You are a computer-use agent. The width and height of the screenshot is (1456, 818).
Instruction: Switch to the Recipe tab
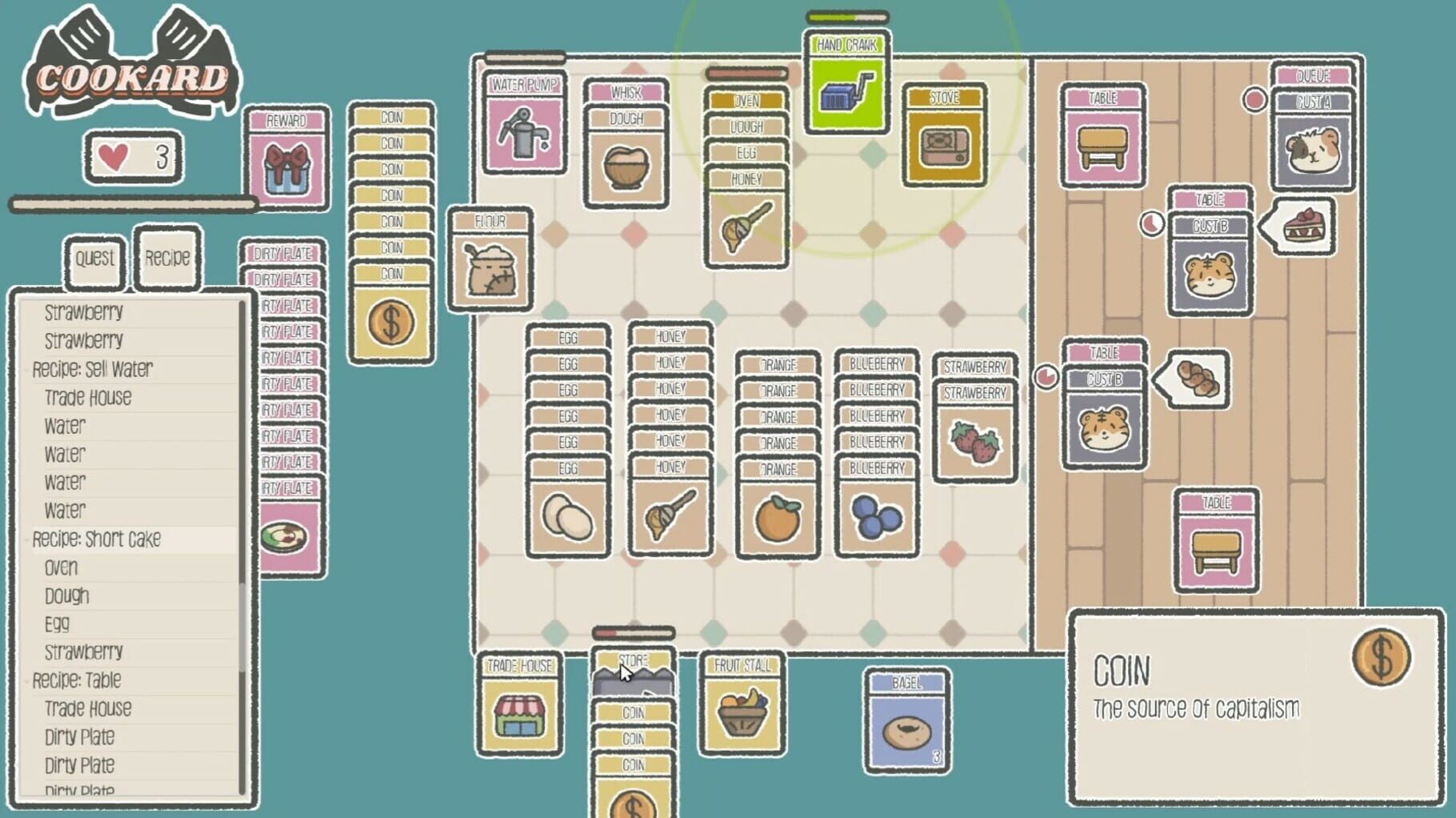[166, 258]
